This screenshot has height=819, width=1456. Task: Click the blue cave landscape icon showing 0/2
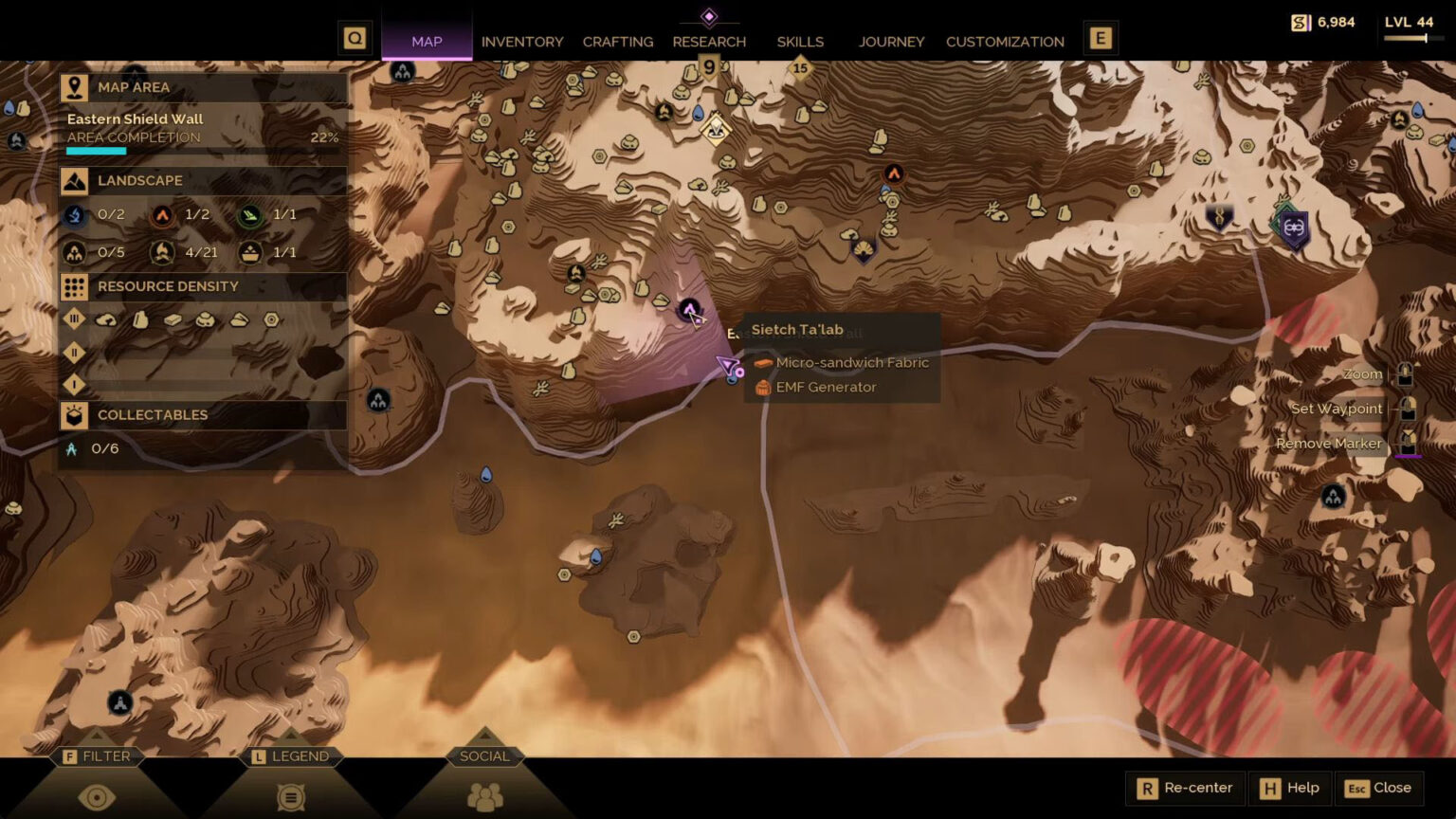pyautogui.click(x=72, y=214)
